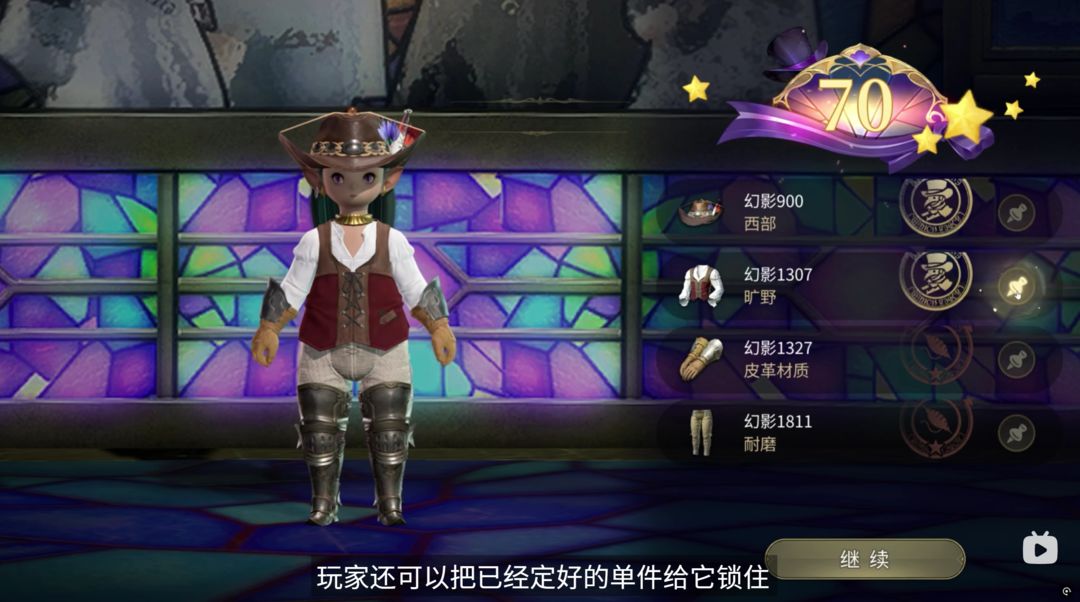
Task: Lock the 西部 hat with its pin button
Action: pos(1016,213)
